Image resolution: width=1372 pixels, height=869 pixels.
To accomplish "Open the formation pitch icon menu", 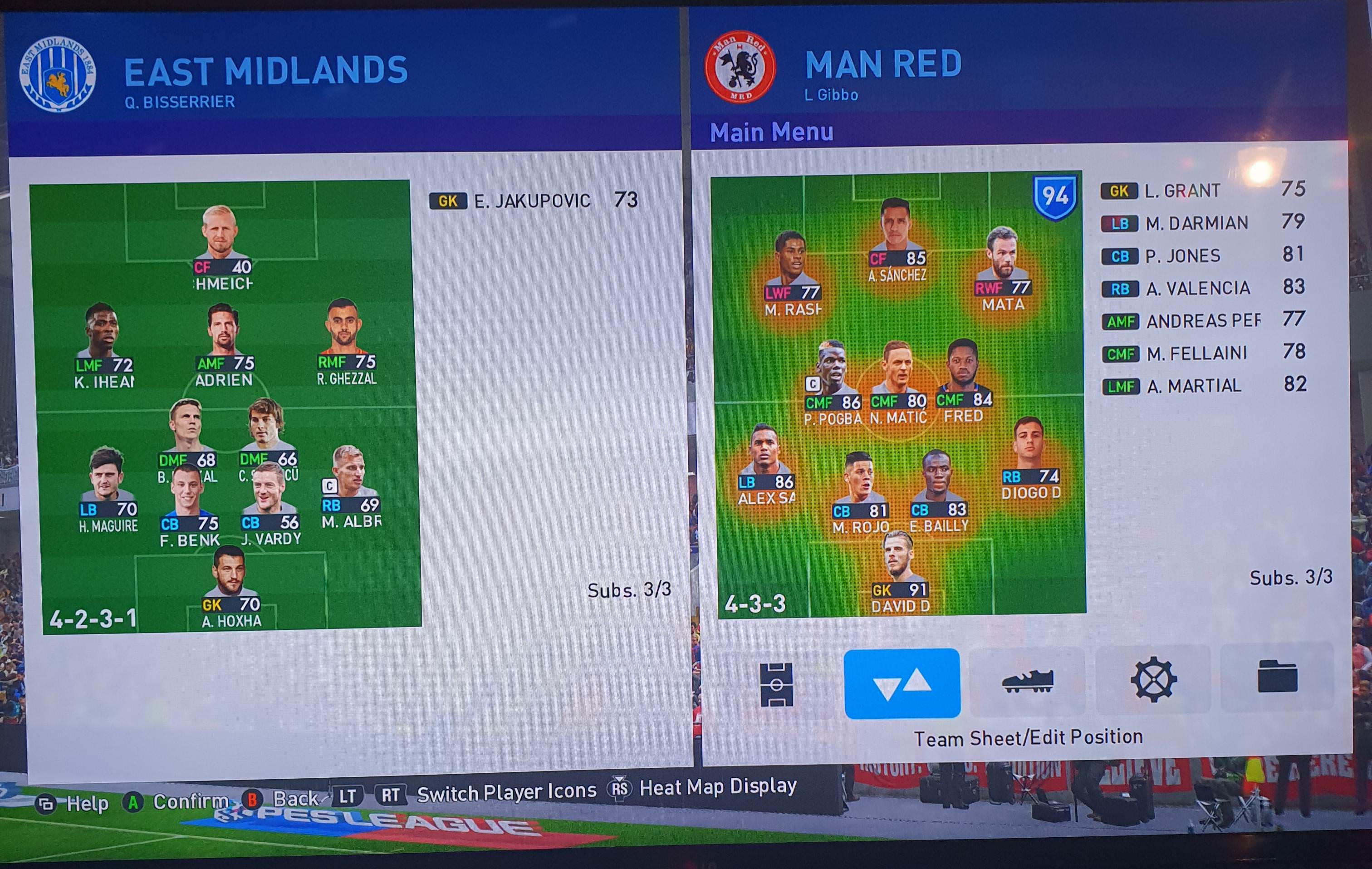I will click(776, 684).
